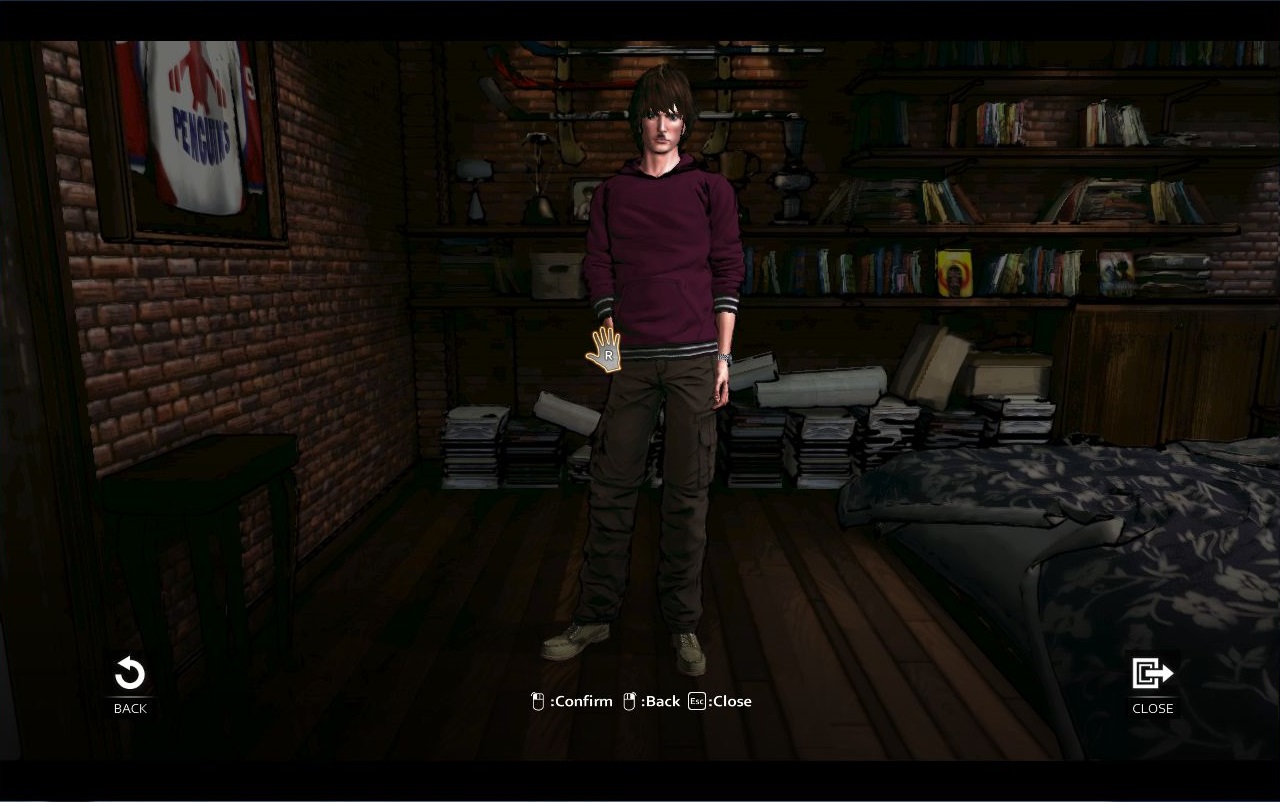Screen dimensions: 1280x802
Task: Click the circular arrow Back icon
Action: tap(129, 675)
